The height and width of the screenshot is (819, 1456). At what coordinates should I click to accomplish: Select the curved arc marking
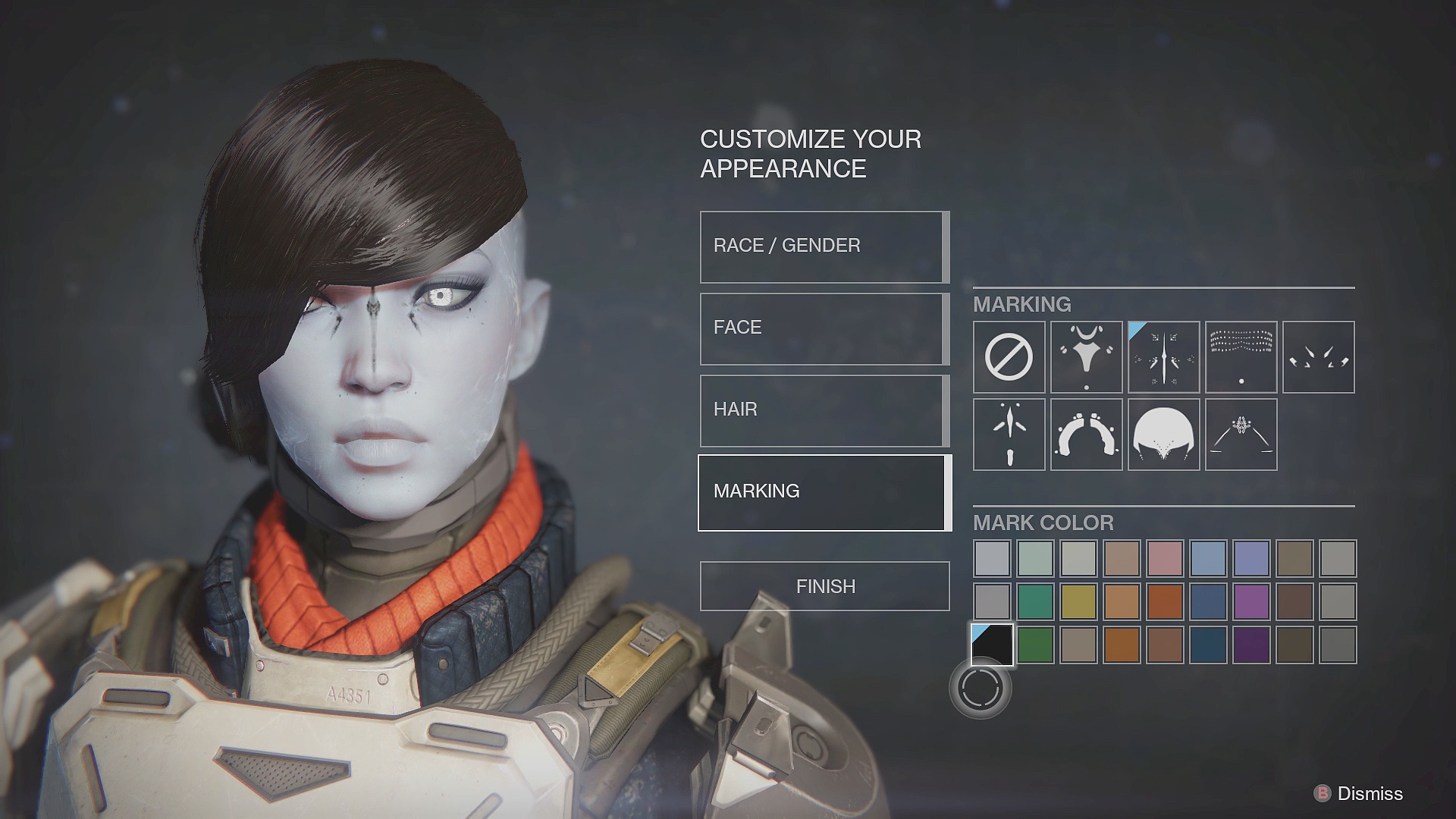(x=1086, y=435)
